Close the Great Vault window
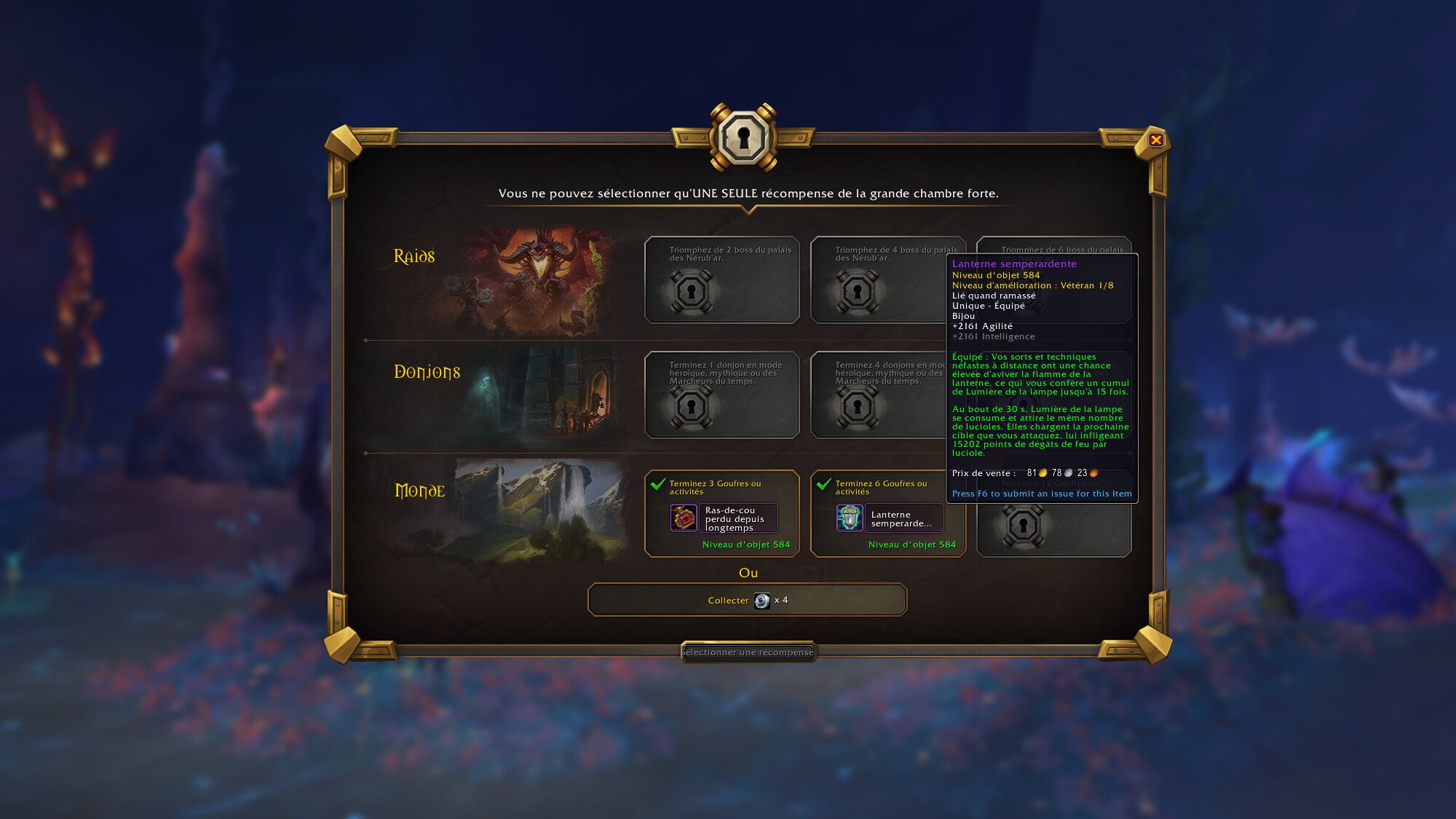 pos(1158,141)
